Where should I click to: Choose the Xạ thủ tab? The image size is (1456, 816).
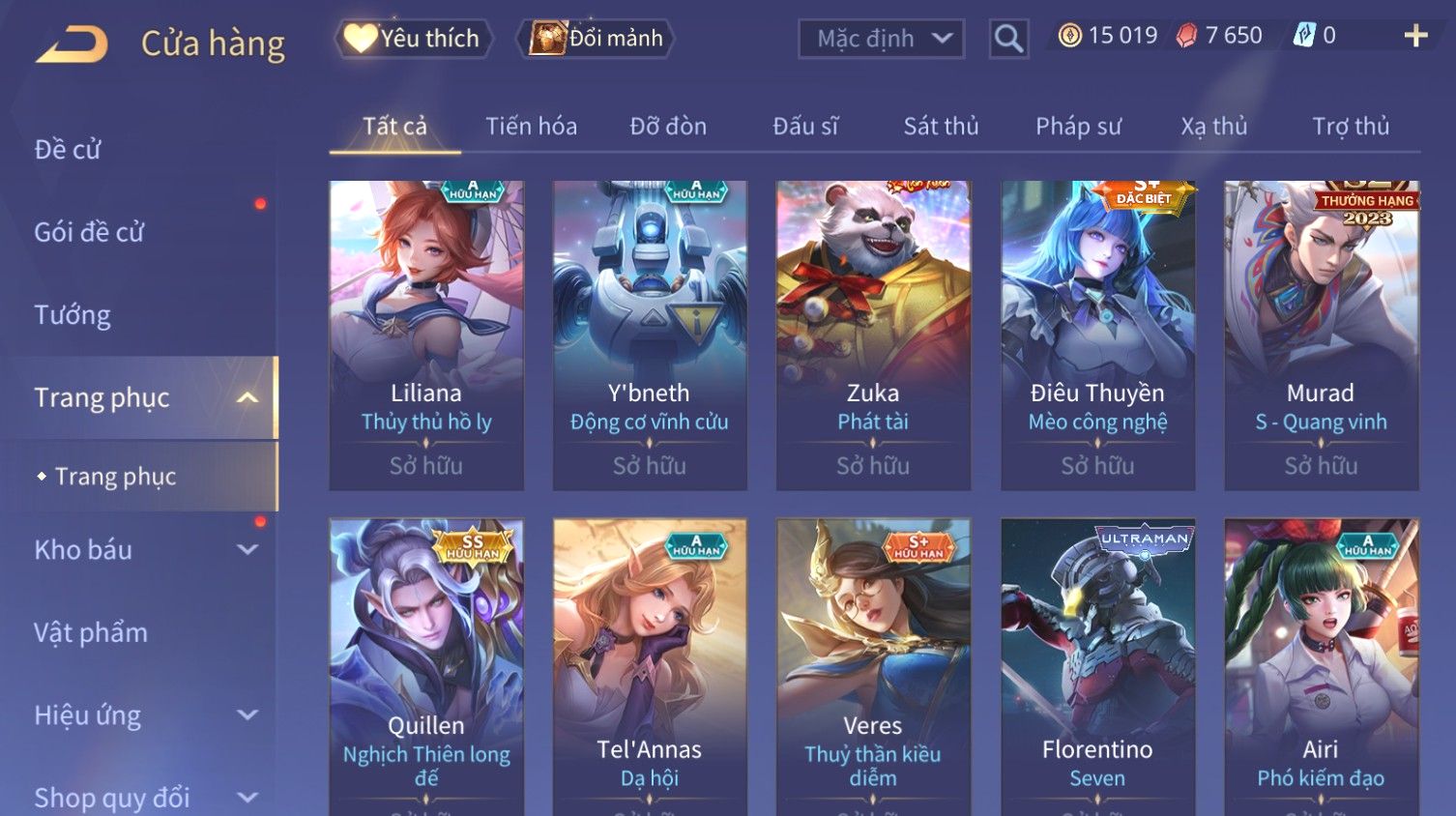[1213, 127]
